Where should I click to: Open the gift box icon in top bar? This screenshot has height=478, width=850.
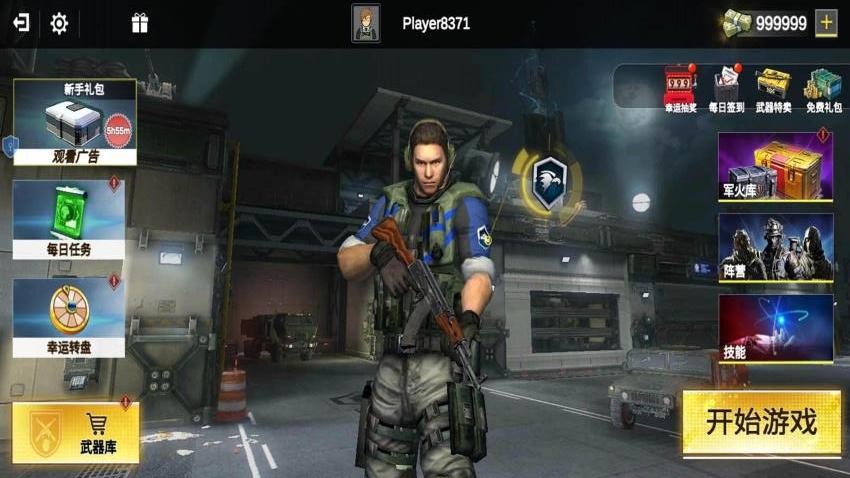click(x=140, y=23)
